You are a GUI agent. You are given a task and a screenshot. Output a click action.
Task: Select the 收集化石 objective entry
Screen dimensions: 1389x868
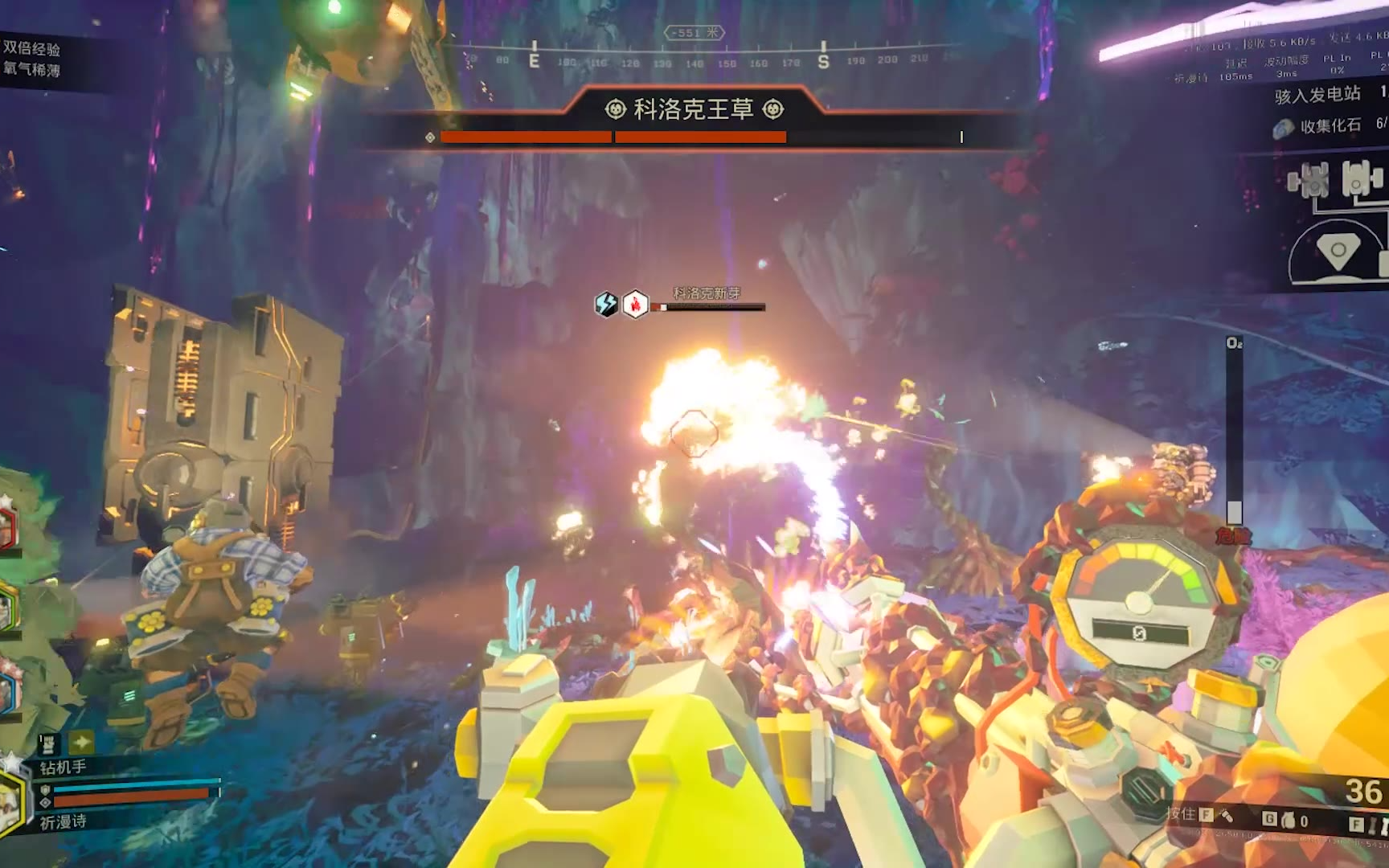(x=1330, y=126)
